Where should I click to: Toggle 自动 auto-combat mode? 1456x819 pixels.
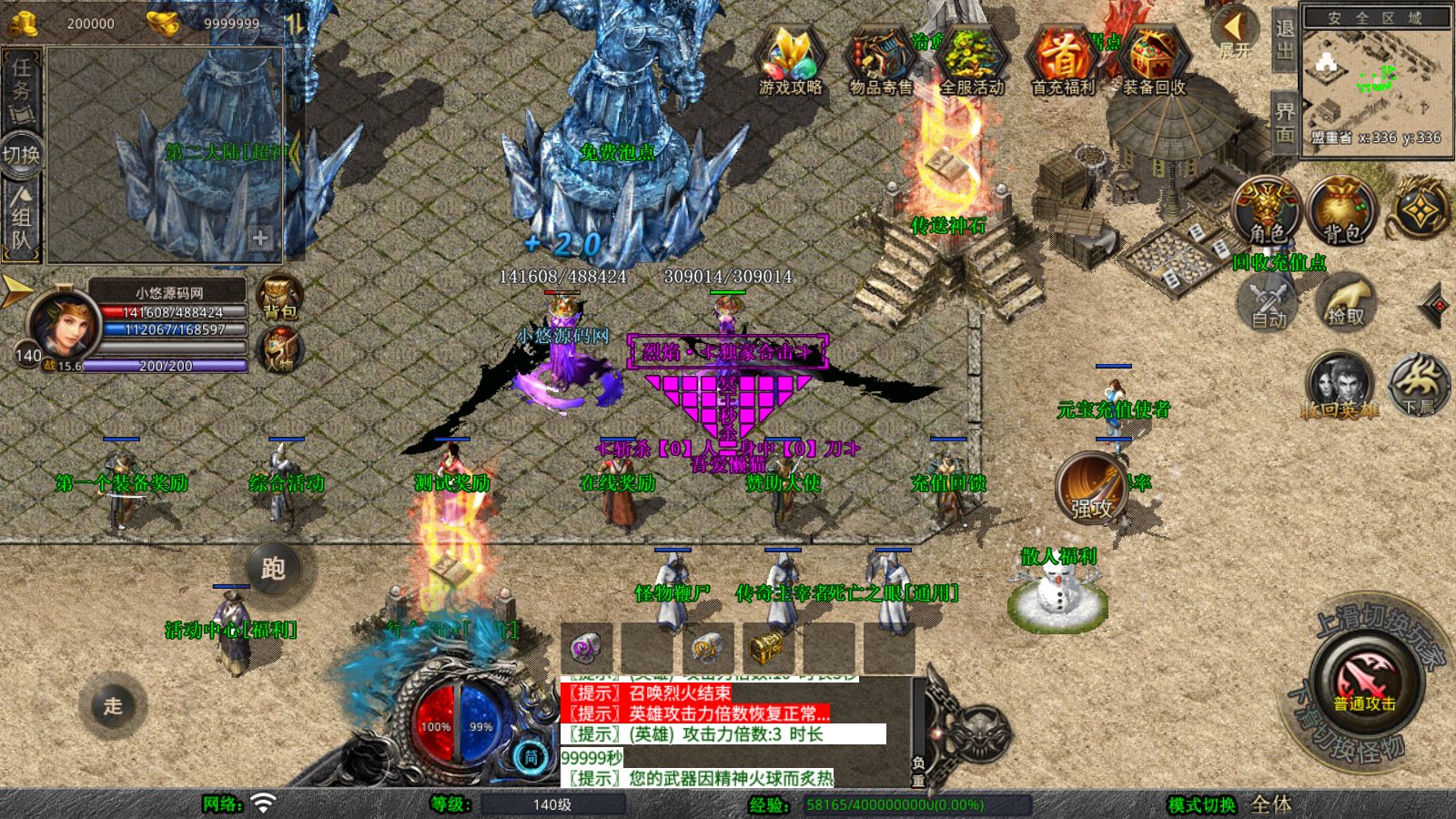click(1268, 302)
